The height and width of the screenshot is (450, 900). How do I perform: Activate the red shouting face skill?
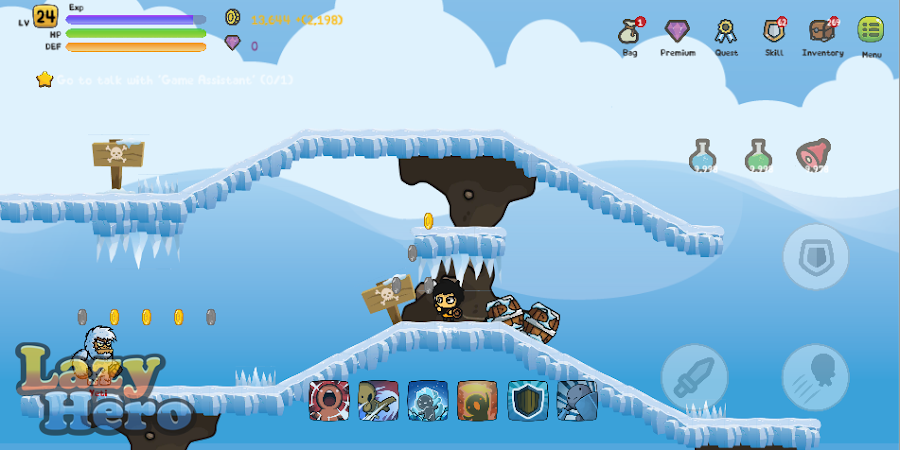tap(329, 400)
